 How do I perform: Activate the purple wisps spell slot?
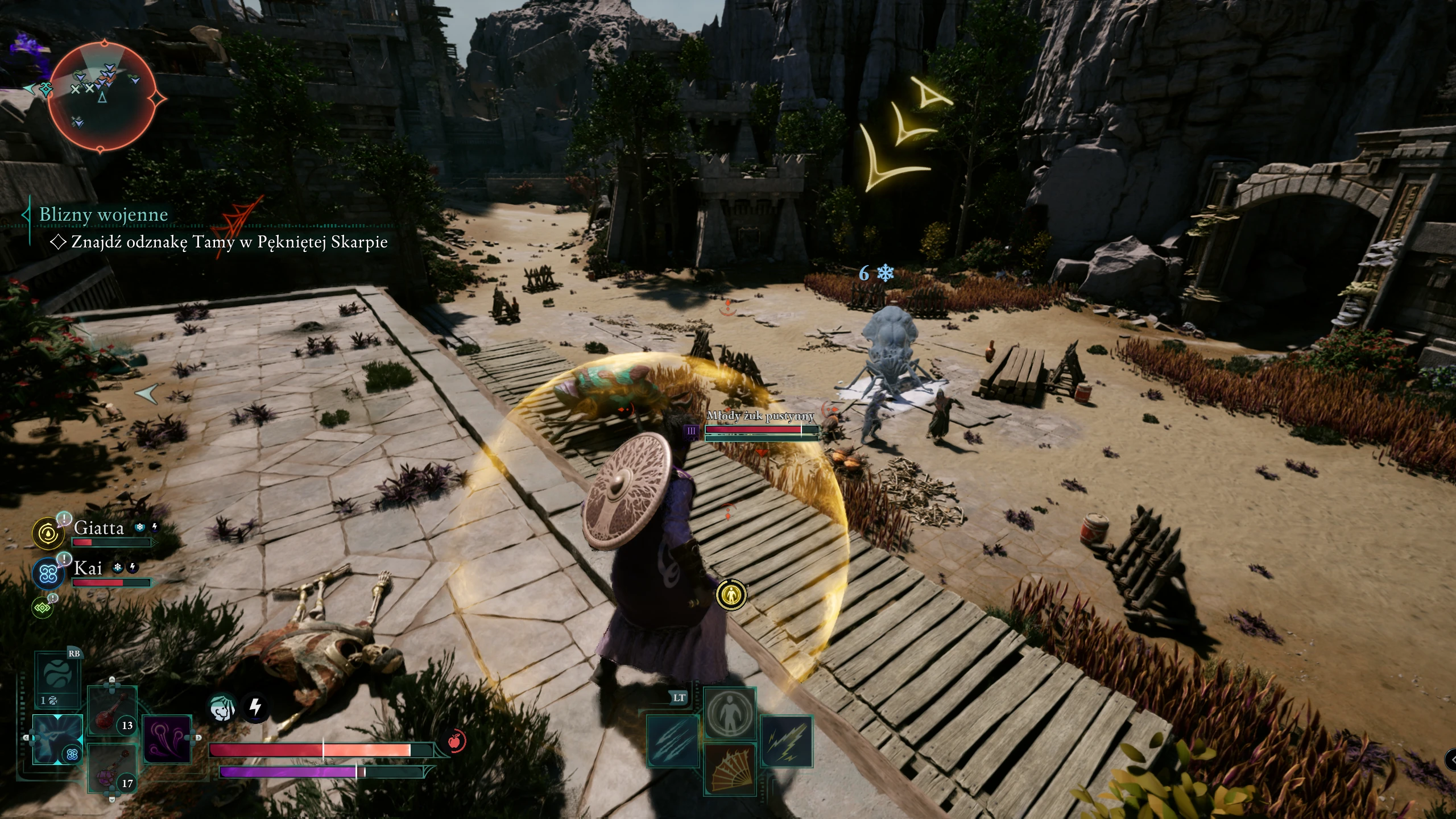coord(166,739)
